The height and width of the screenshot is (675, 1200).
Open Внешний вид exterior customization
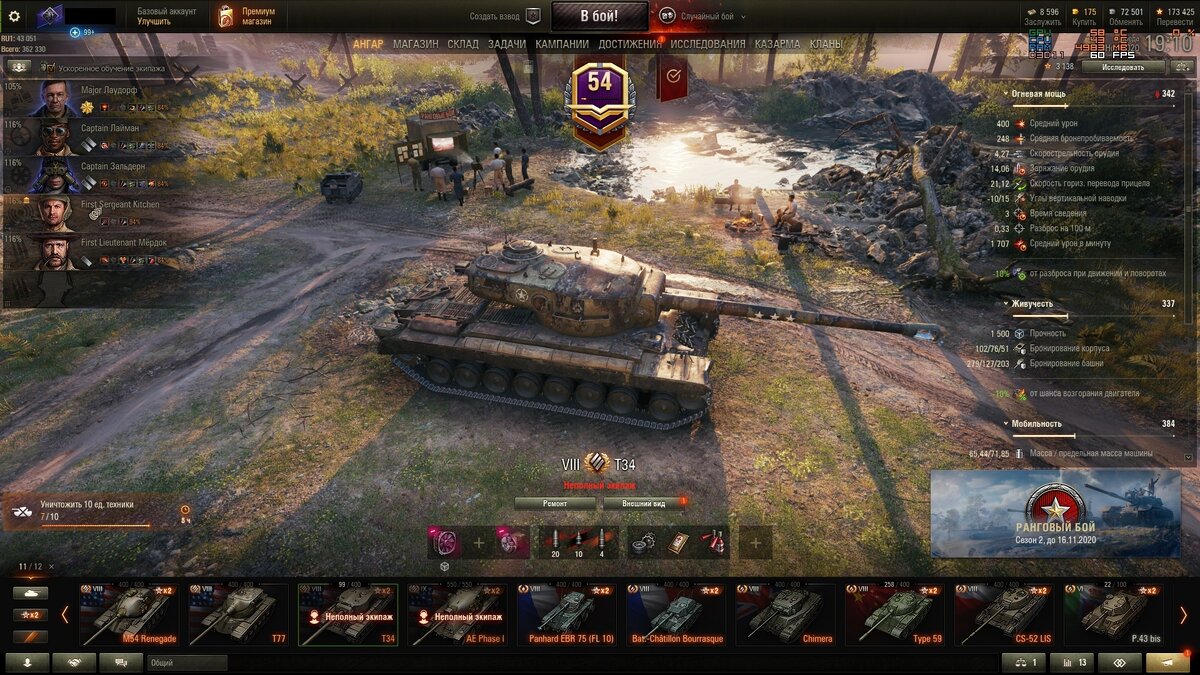(643, 504)
